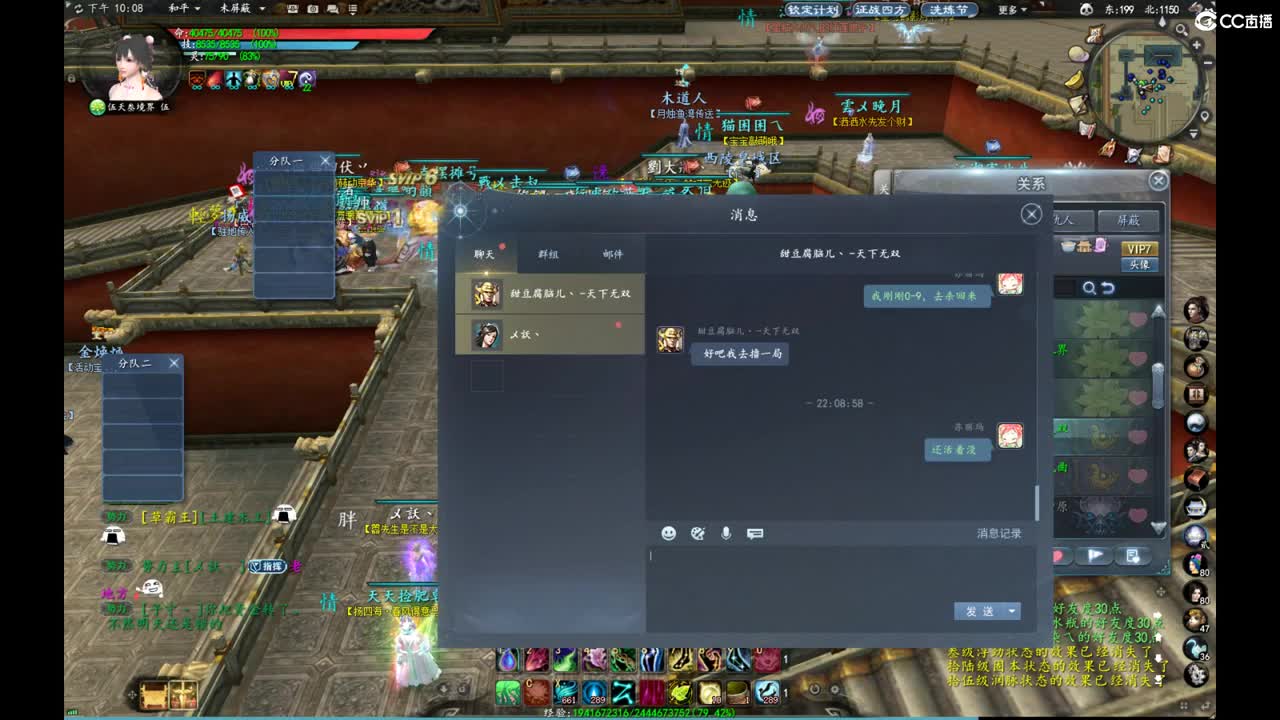The width and height of the screenshot is (1280, 720).
Task: Click the smiley emoji icon in the chat toolbar
Action: [x=669, y=533]
